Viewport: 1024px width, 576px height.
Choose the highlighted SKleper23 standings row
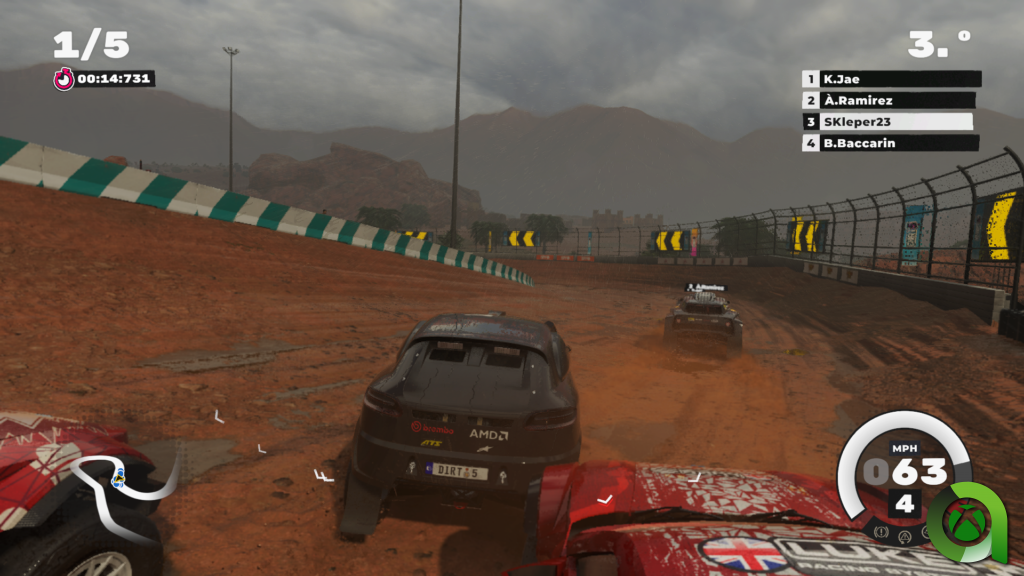888,122
